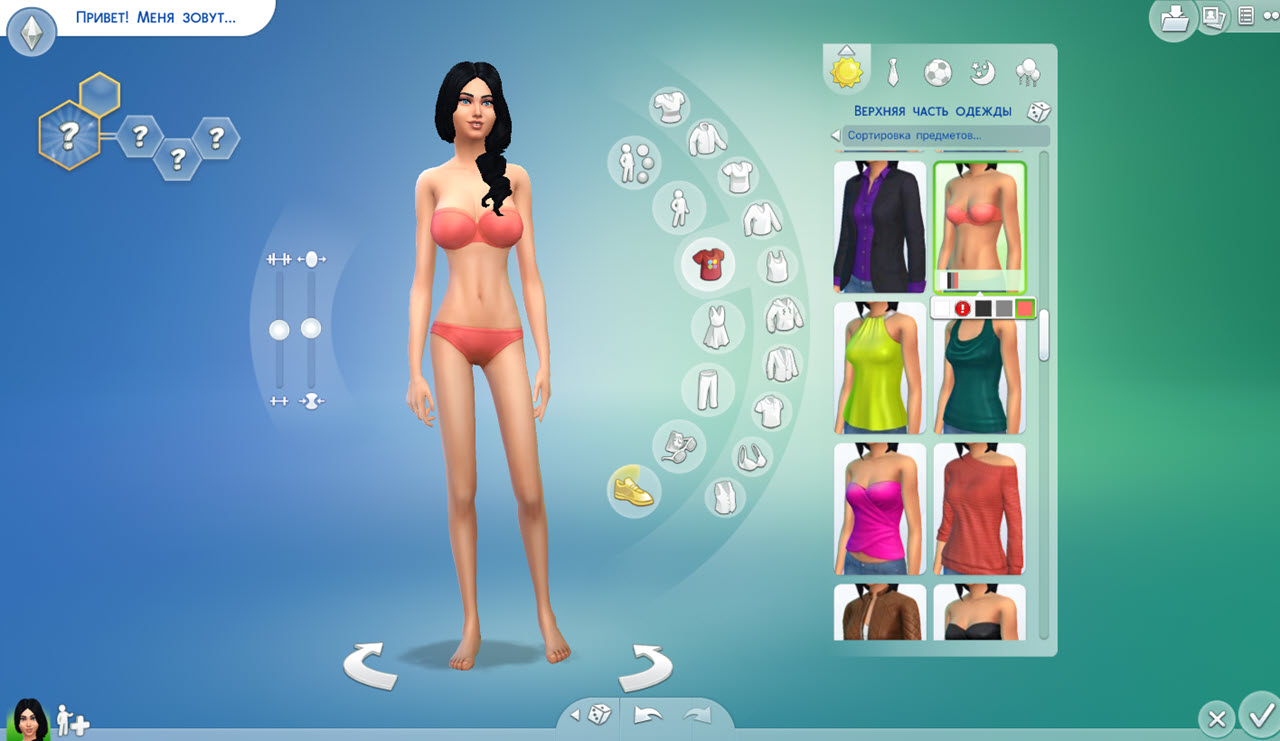Select the pants category icon
Viewport: 1280px width, 741px height.
[x=707, y=388]
